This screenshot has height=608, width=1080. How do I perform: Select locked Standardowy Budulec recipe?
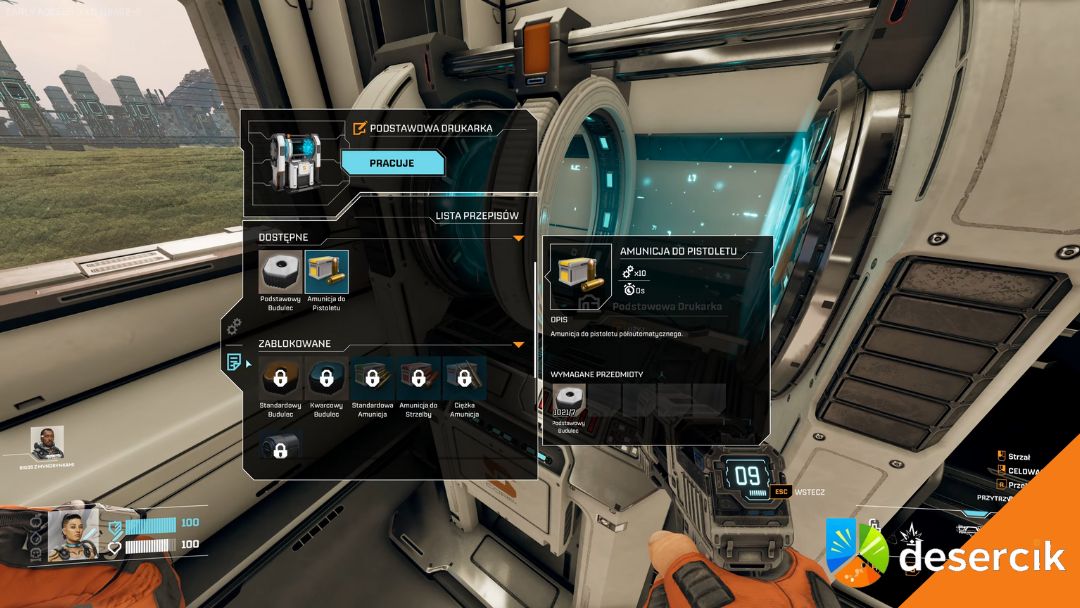[280, 379]
